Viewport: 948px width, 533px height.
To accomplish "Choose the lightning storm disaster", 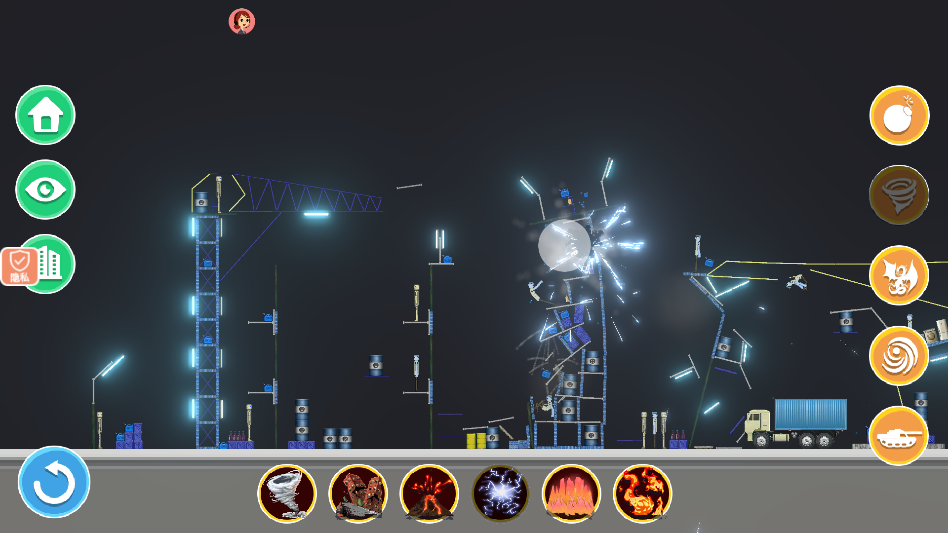I will click(x=500, y=493).
